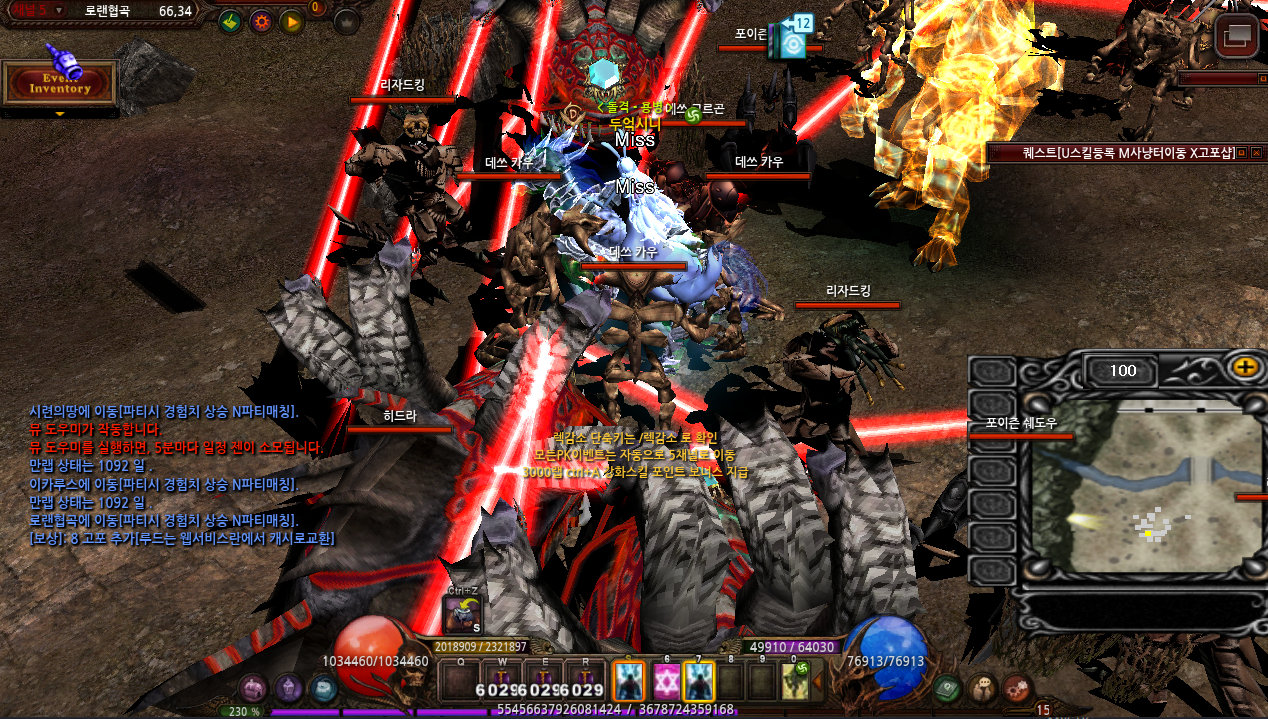1268x719 pixels.
Task: Click the gray crown icon
Action: coord(346,21)
